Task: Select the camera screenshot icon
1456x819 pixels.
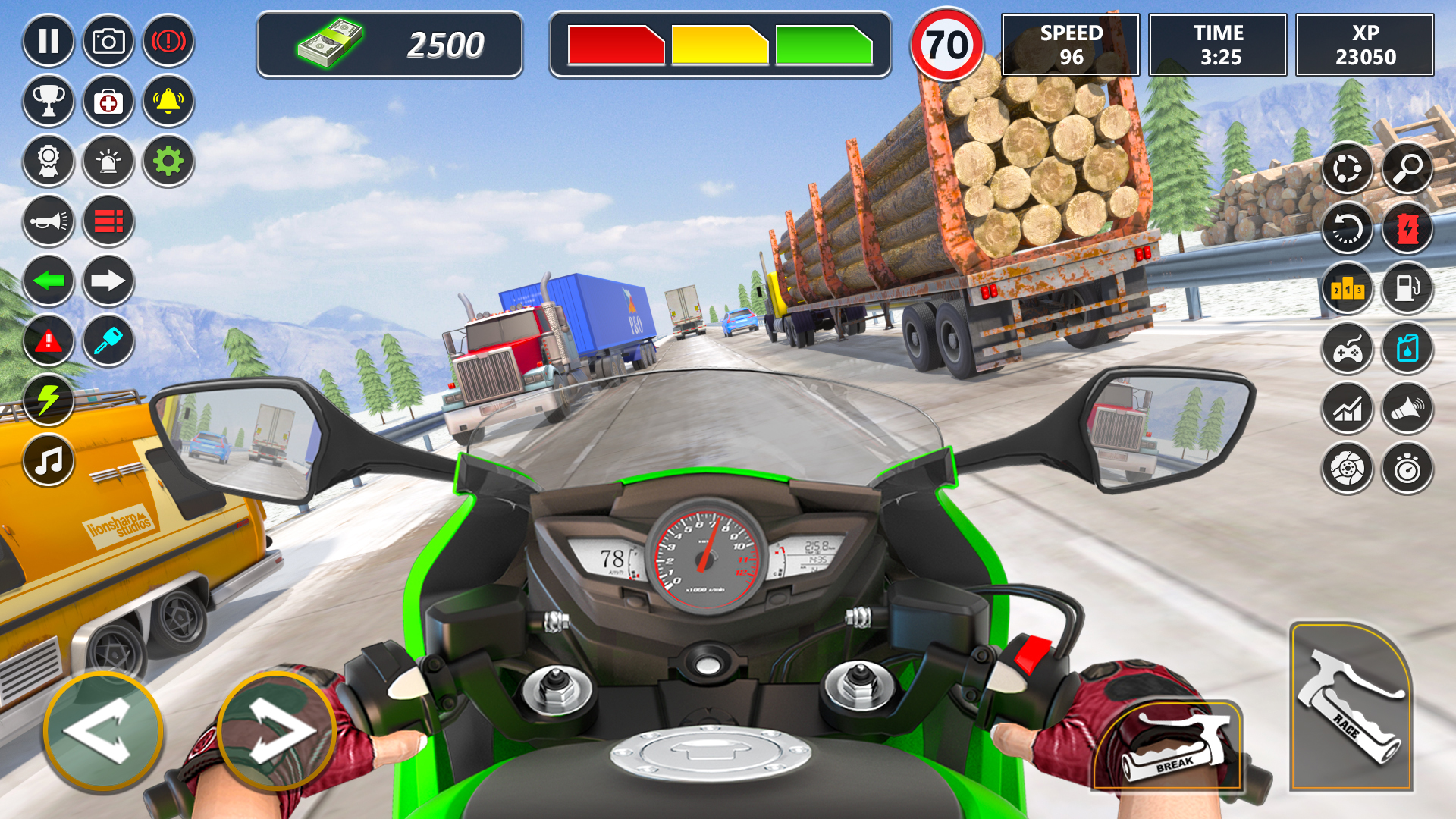Action: coord(108,42)
